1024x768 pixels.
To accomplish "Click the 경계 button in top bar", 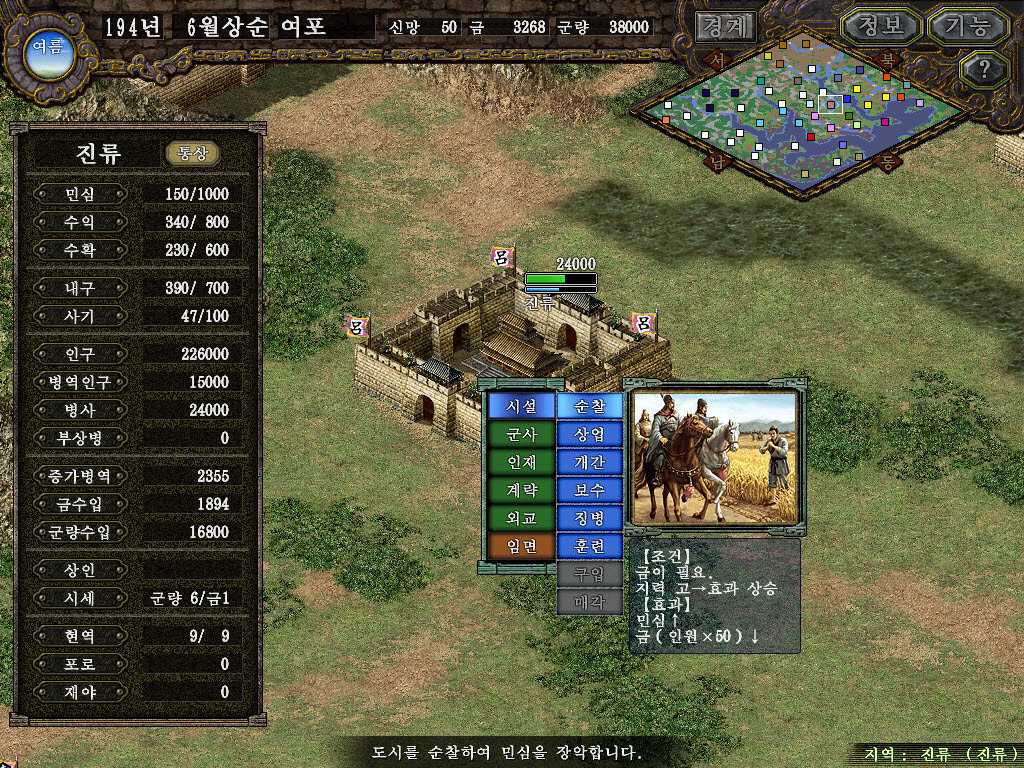I will coord(725,26).
